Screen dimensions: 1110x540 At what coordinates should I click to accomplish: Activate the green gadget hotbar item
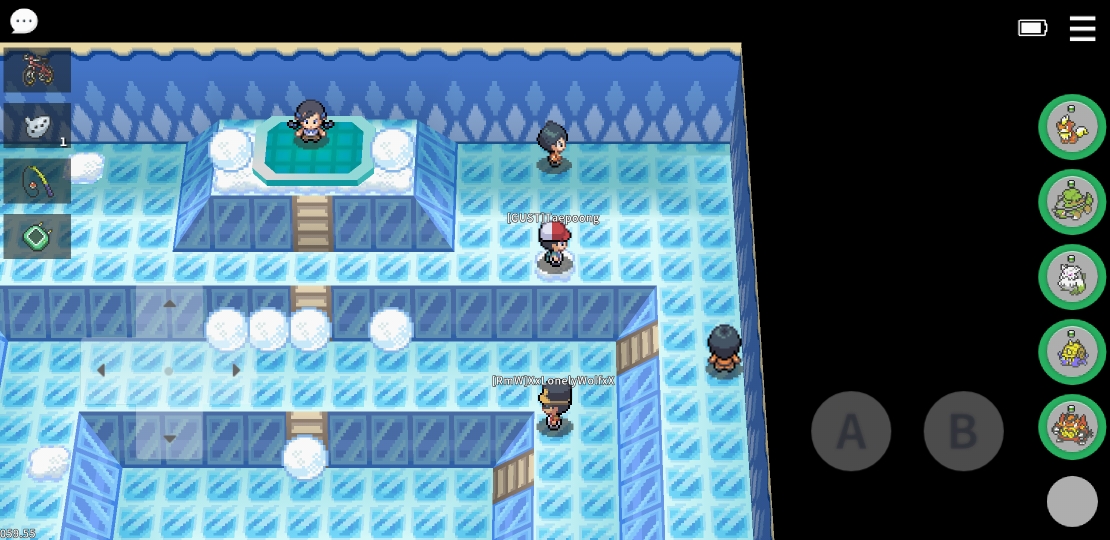pos(37,237)
